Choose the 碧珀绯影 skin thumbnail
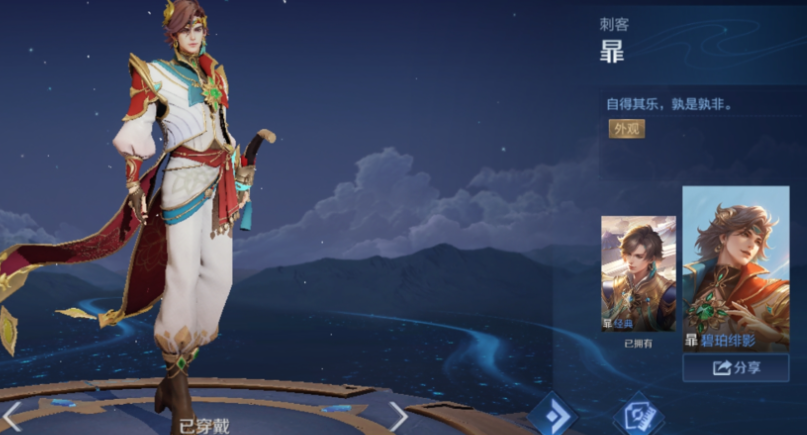 point(735,268)
